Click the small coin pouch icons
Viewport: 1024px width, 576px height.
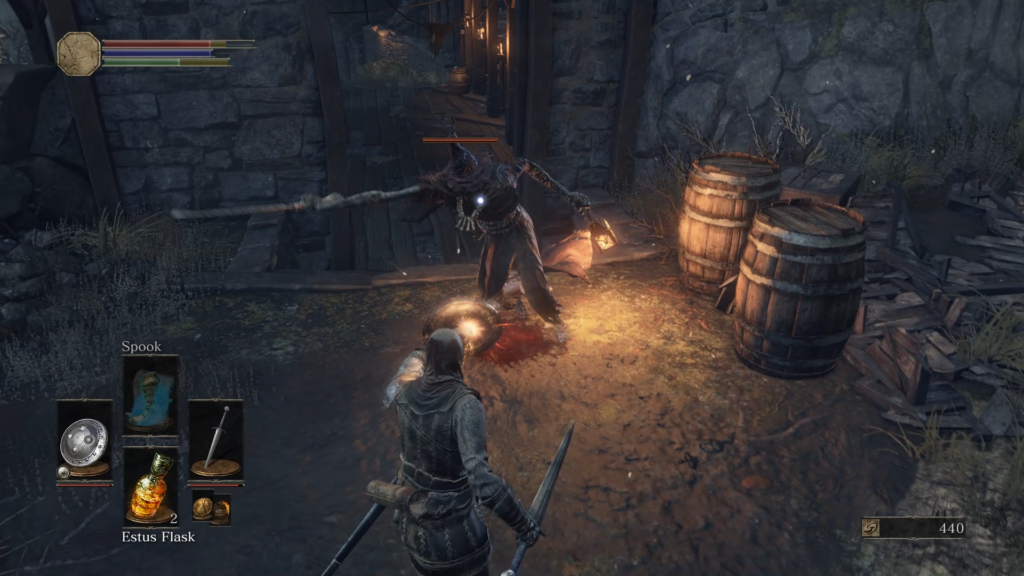[x=211, y=509]
